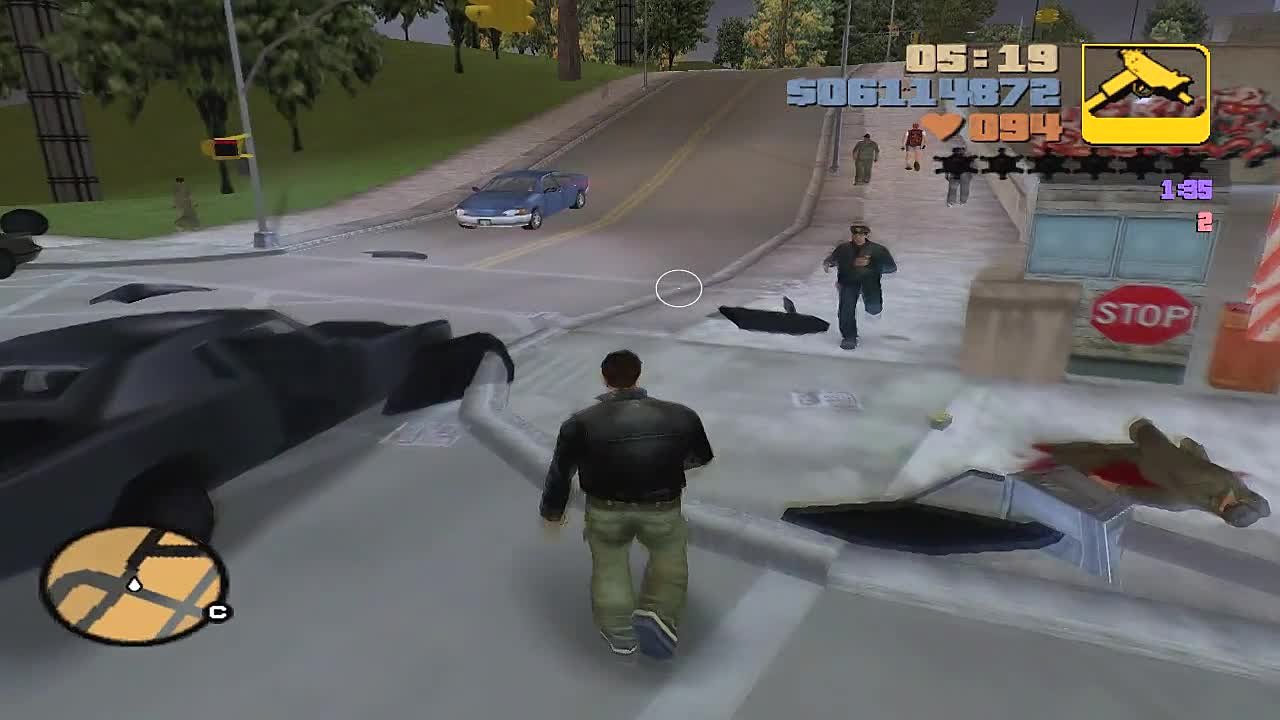Toggle the middle wanted star
This screenshot has width=1280, height=720.
click(1050, 160)
